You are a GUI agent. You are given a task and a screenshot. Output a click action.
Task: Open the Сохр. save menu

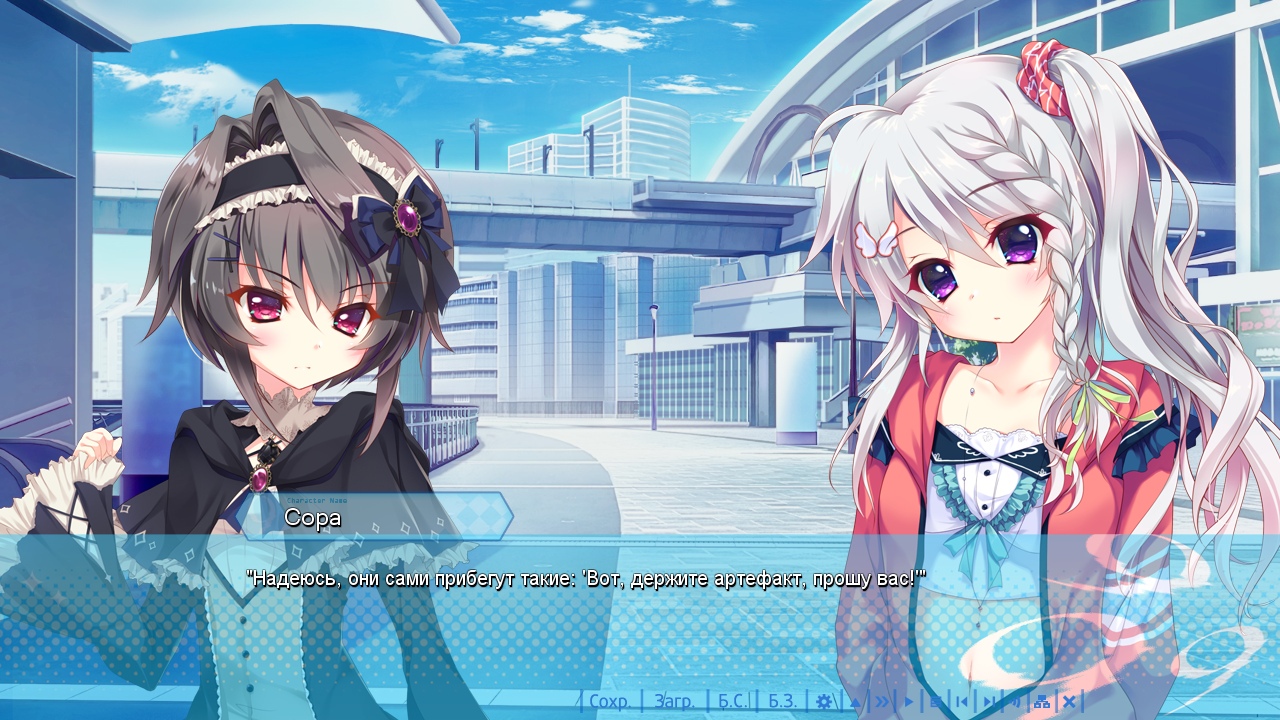(x=610, y=701)
